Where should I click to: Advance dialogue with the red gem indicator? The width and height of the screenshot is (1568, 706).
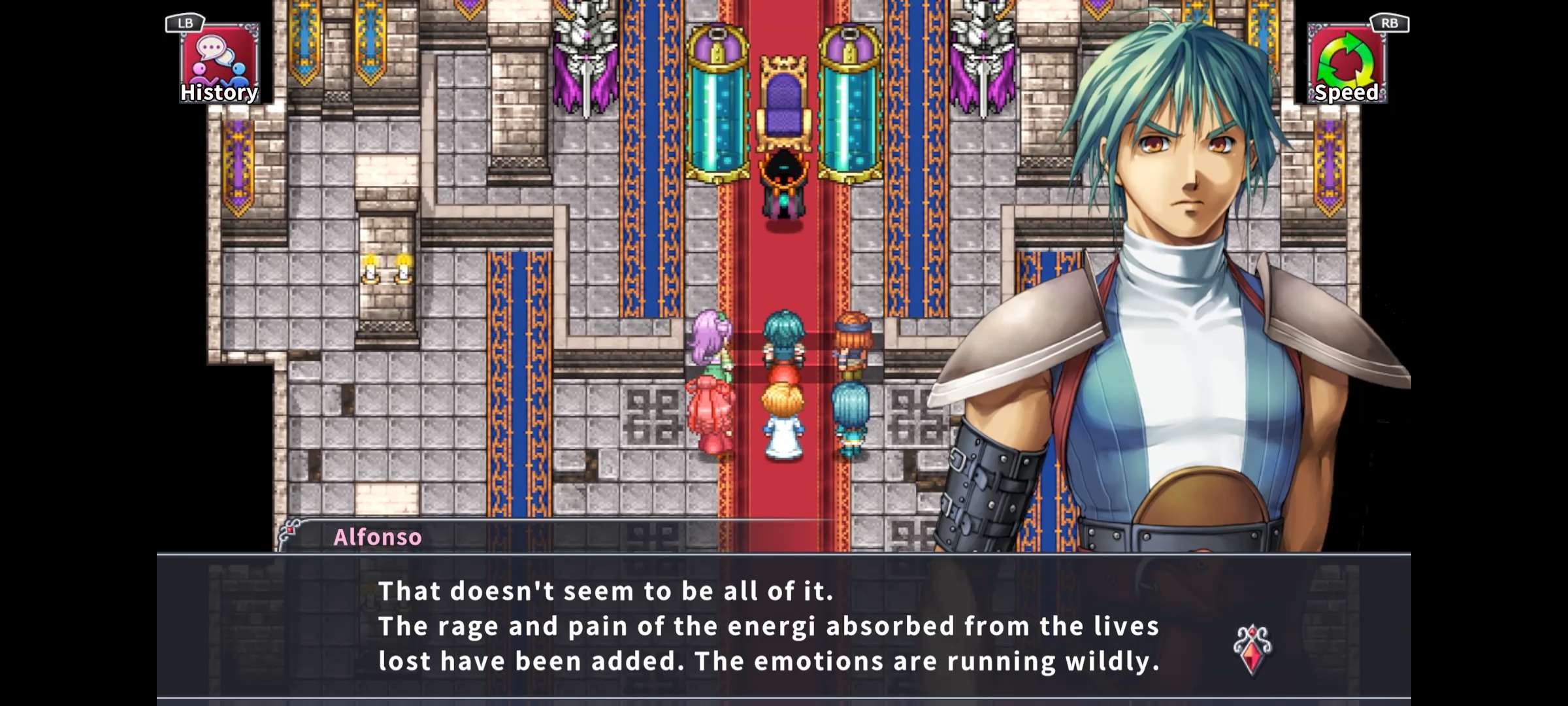point(1252,650)
